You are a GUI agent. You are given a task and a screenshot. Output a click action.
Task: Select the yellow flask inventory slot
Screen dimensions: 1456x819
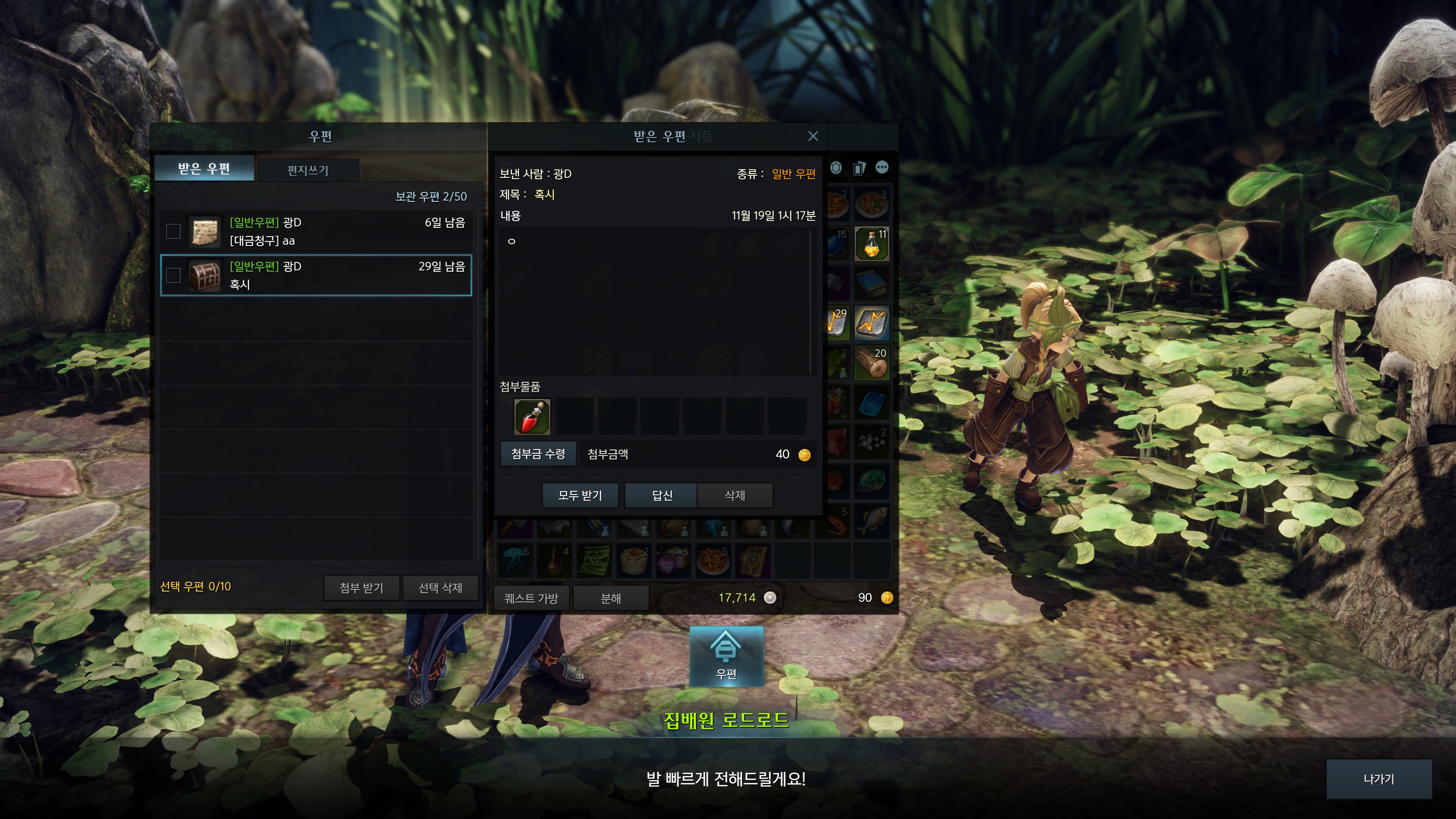(872, 243)
